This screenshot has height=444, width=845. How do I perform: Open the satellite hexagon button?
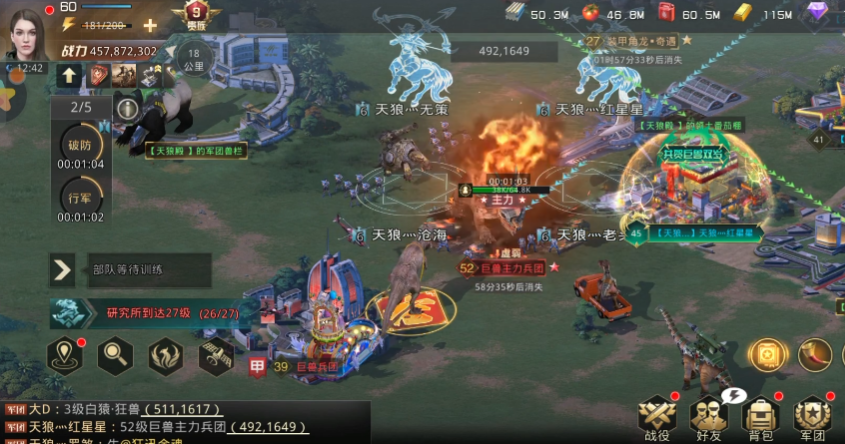click(214, 354)
